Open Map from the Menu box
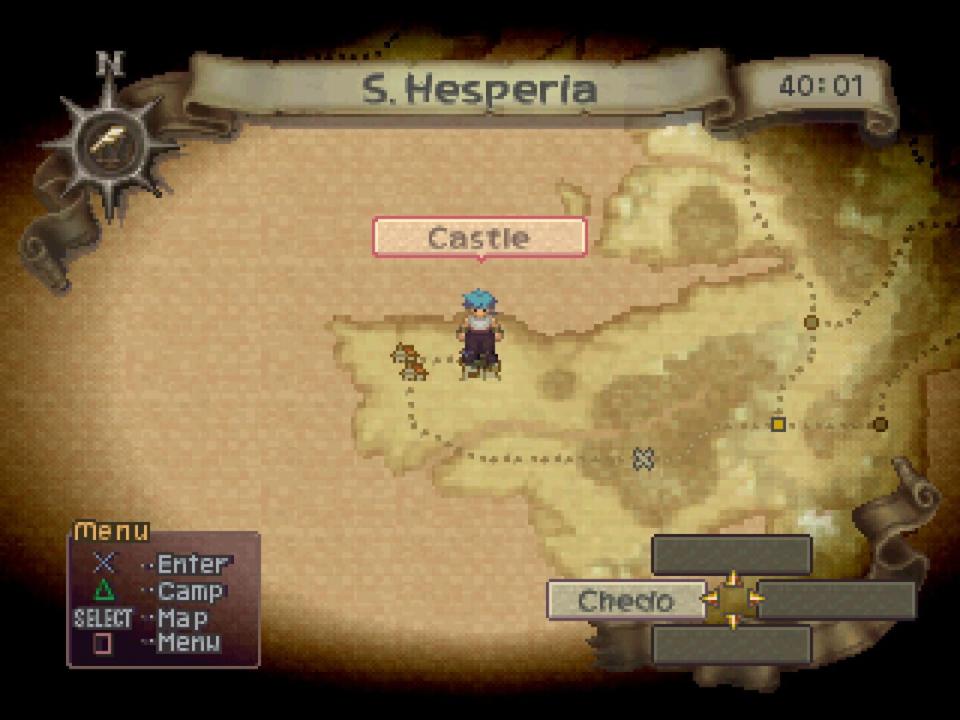The width and height of the screenshot is (960, 720). tap(182, 618)
